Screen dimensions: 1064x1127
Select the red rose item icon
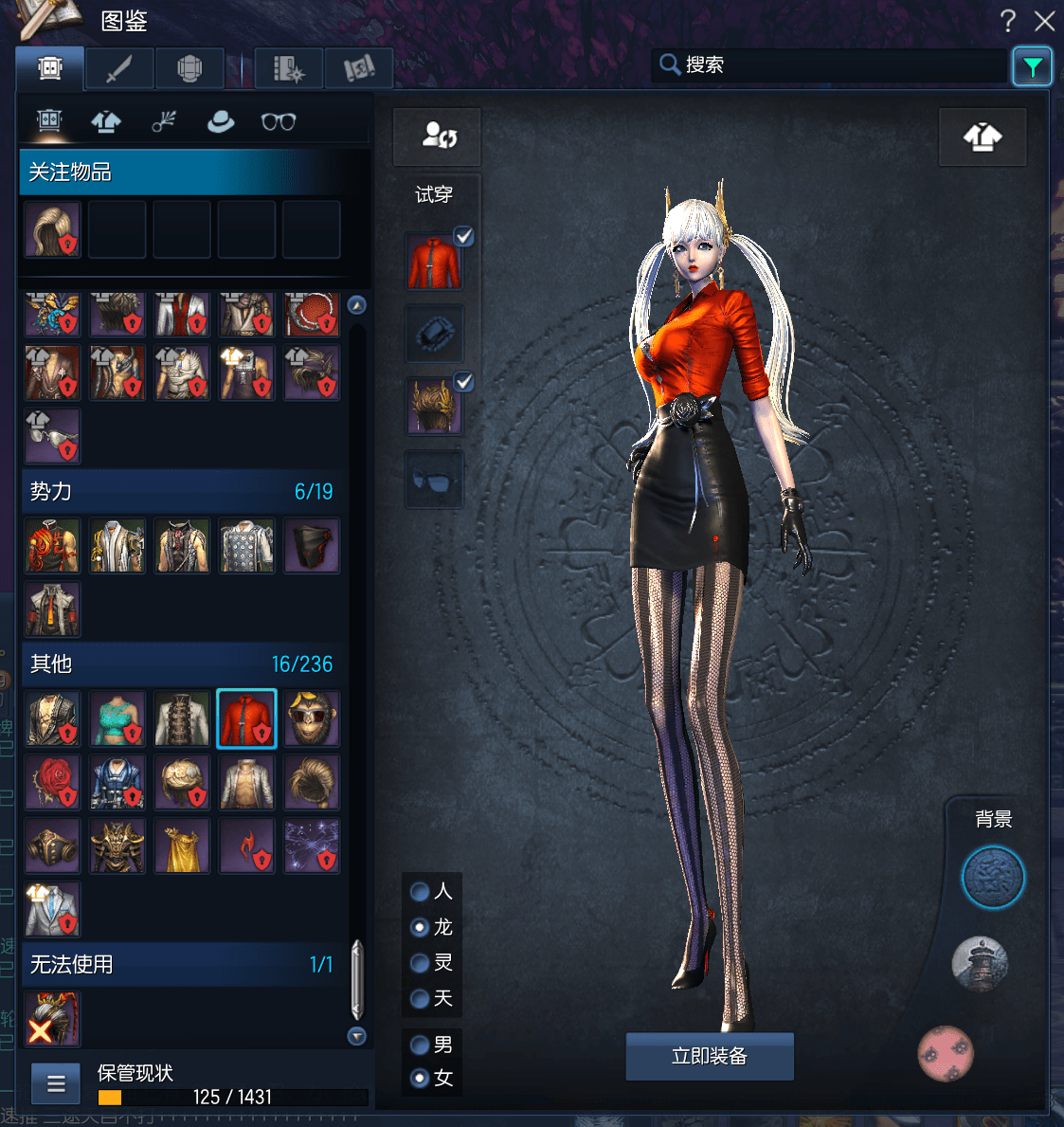click(53, 783)
